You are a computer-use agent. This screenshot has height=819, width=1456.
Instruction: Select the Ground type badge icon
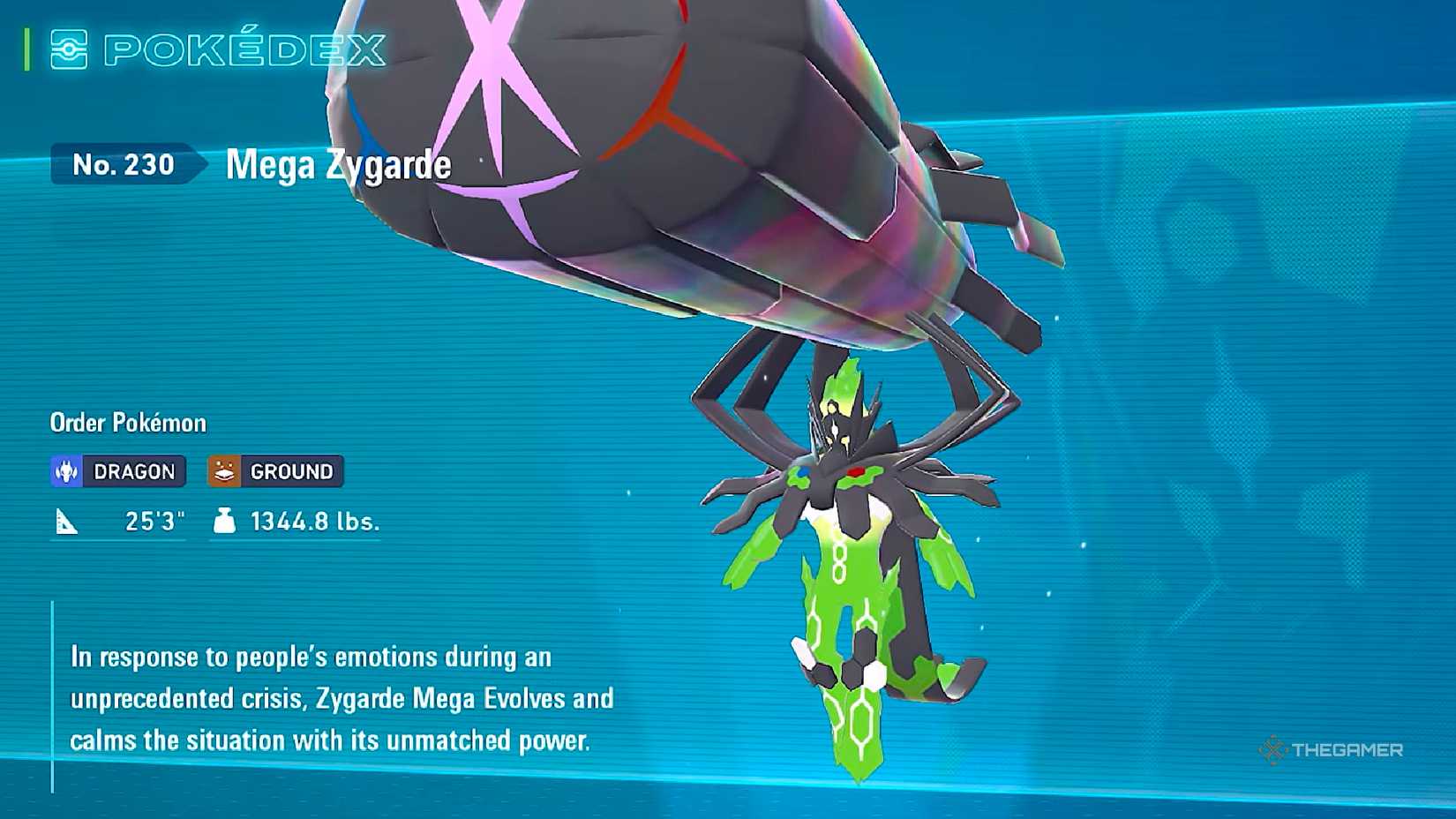point(224,471)
